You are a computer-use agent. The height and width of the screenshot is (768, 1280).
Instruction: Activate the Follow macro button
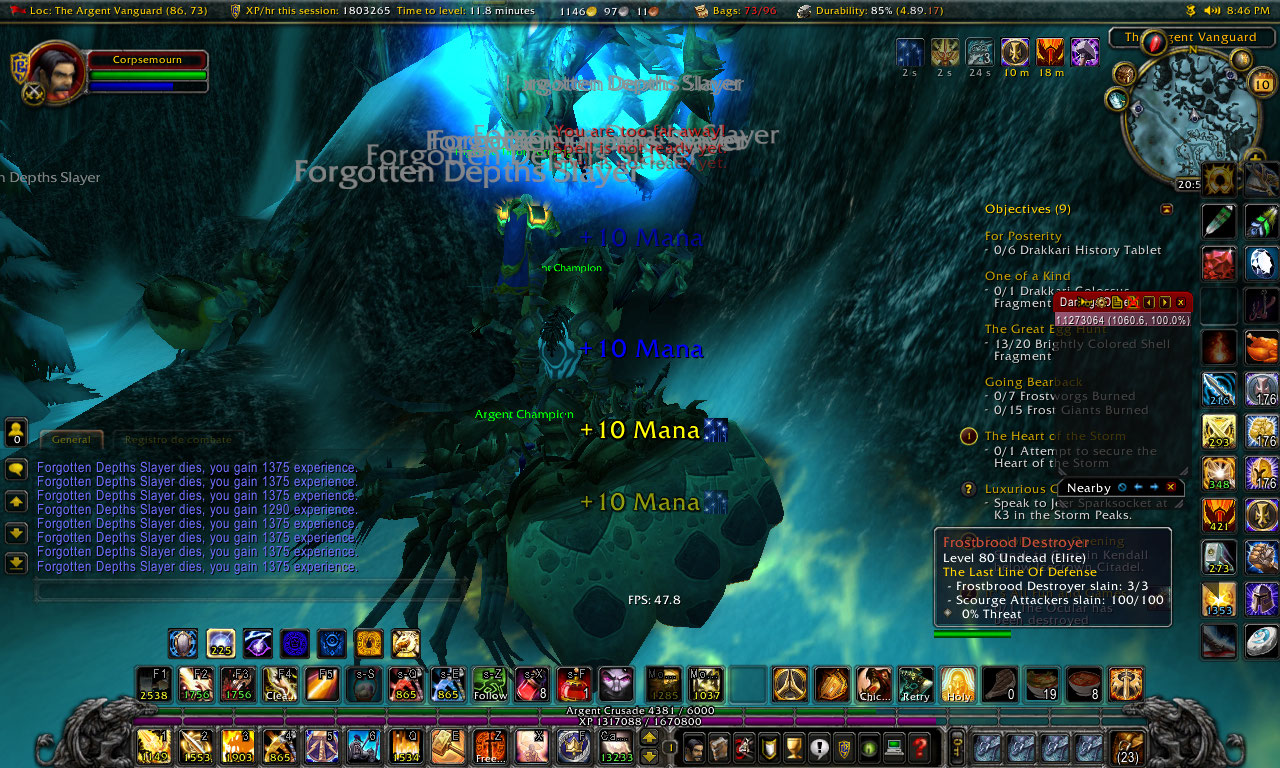(x=490, y=685)
